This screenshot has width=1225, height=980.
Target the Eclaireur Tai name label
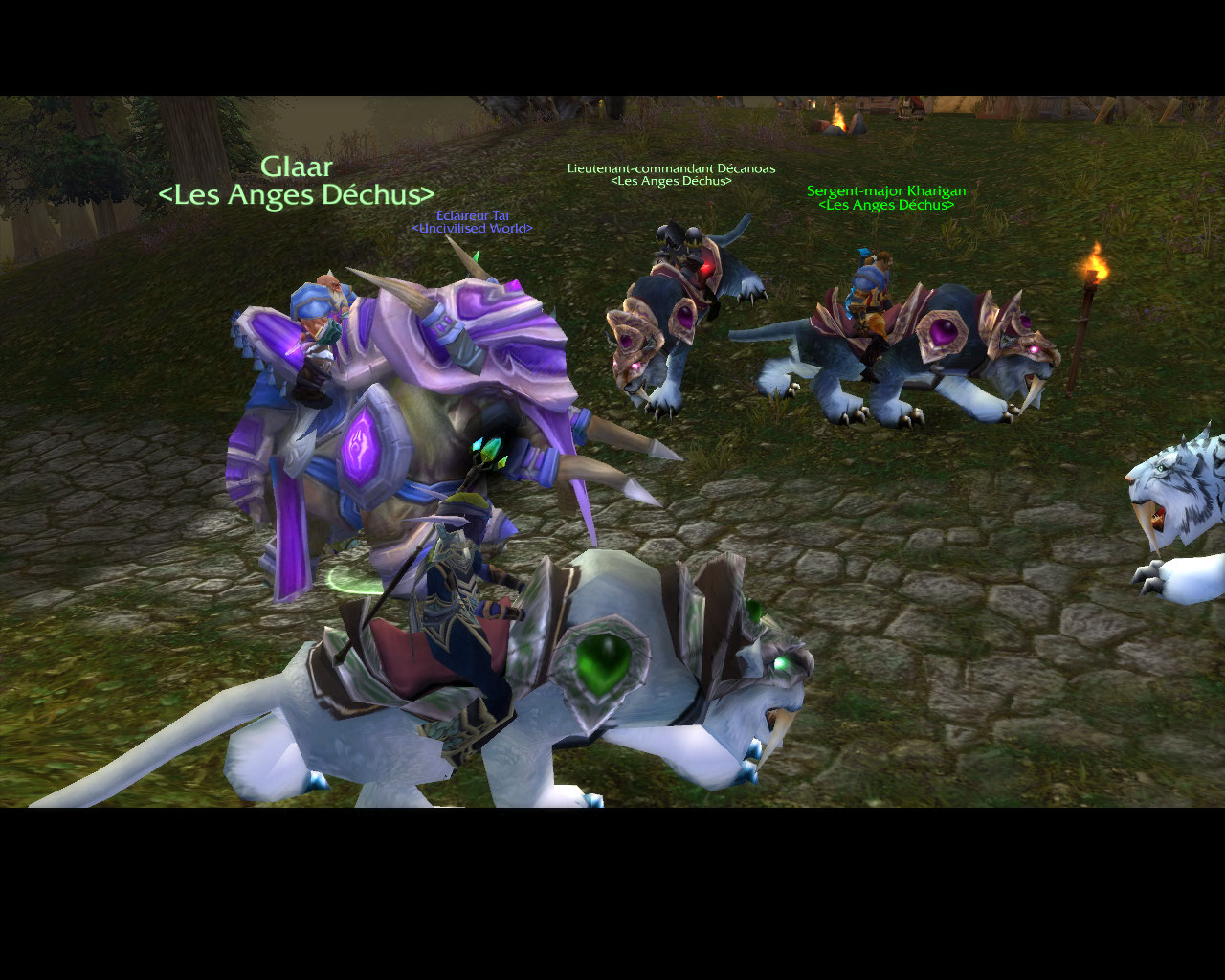point(472,215)
